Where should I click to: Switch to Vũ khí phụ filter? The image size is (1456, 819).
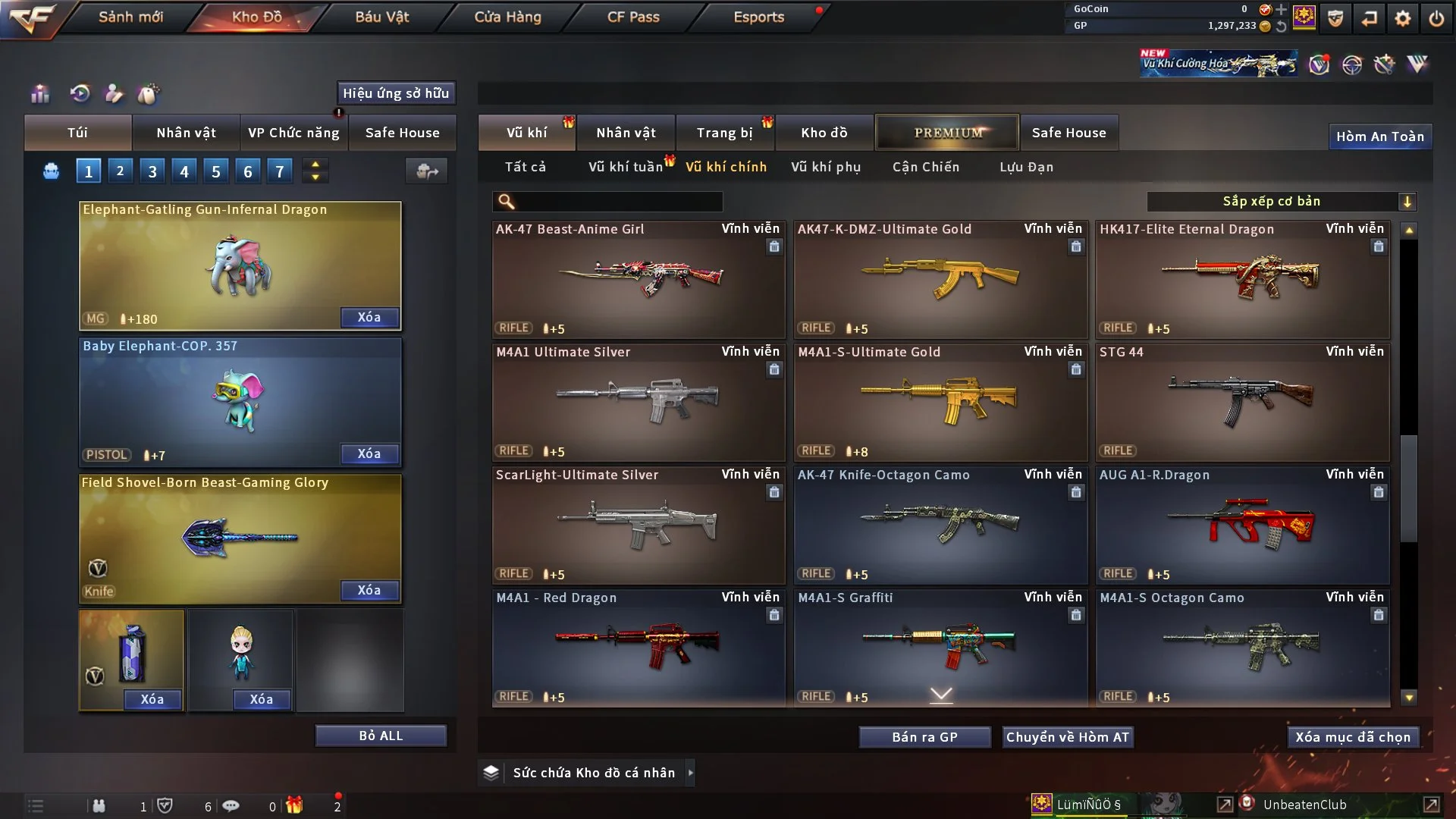point(825,167)
